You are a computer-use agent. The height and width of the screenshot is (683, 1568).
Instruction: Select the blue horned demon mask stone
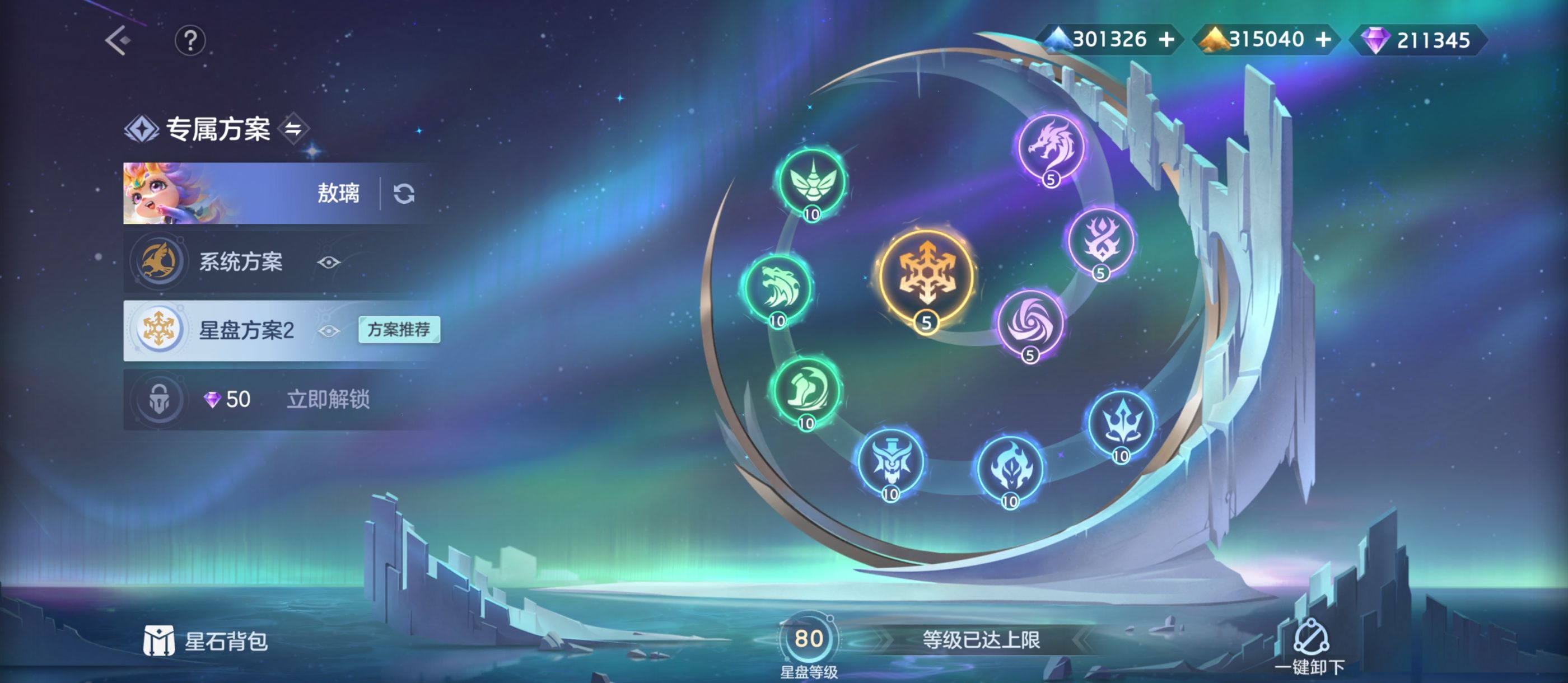click(890, 461)
